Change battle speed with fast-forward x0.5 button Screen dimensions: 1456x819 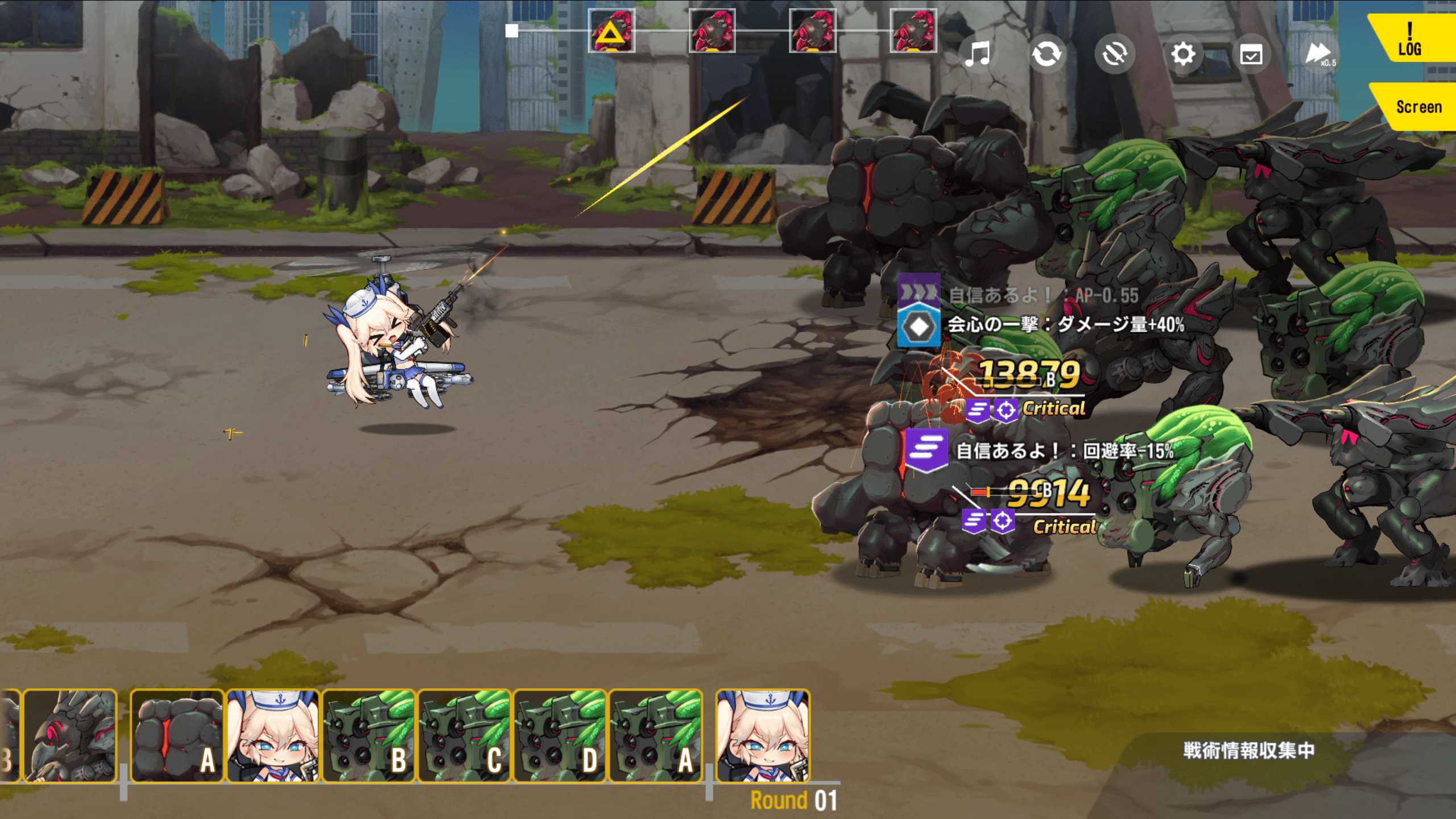pos(1319,55)
